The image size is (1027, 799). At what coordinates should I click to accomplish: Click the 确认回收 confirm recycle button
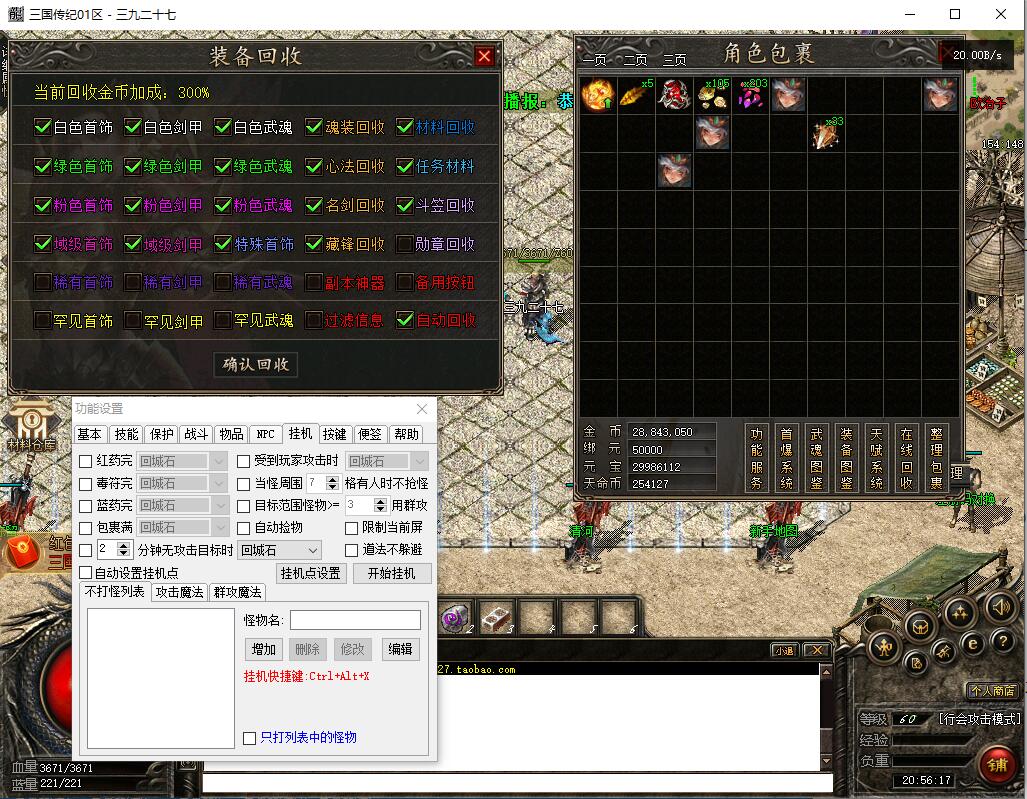click(x=255, y=364)
